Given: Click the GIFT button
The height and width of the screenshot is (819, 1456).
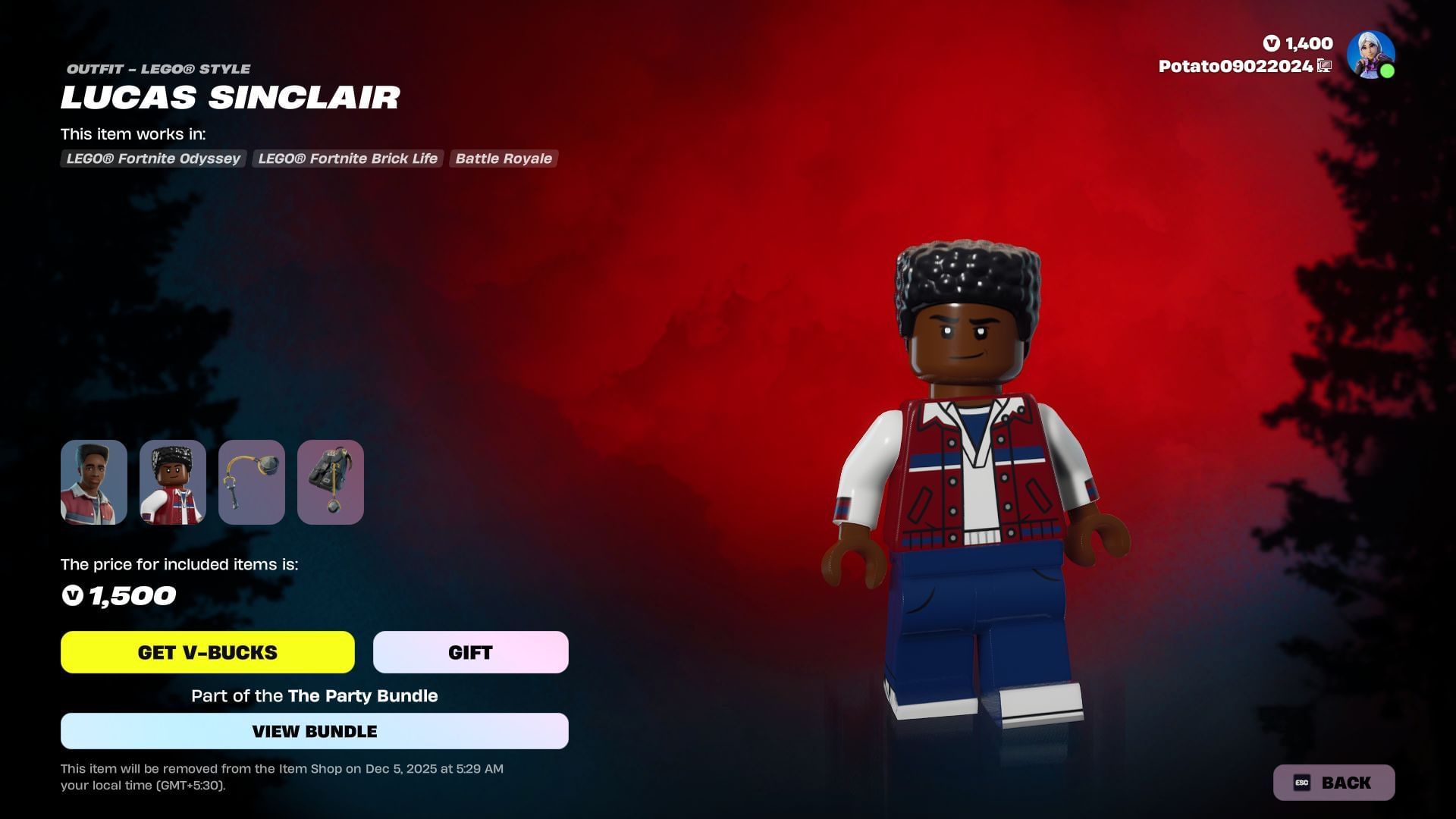Looking at the screenshot, I should [x=469, y=651].
